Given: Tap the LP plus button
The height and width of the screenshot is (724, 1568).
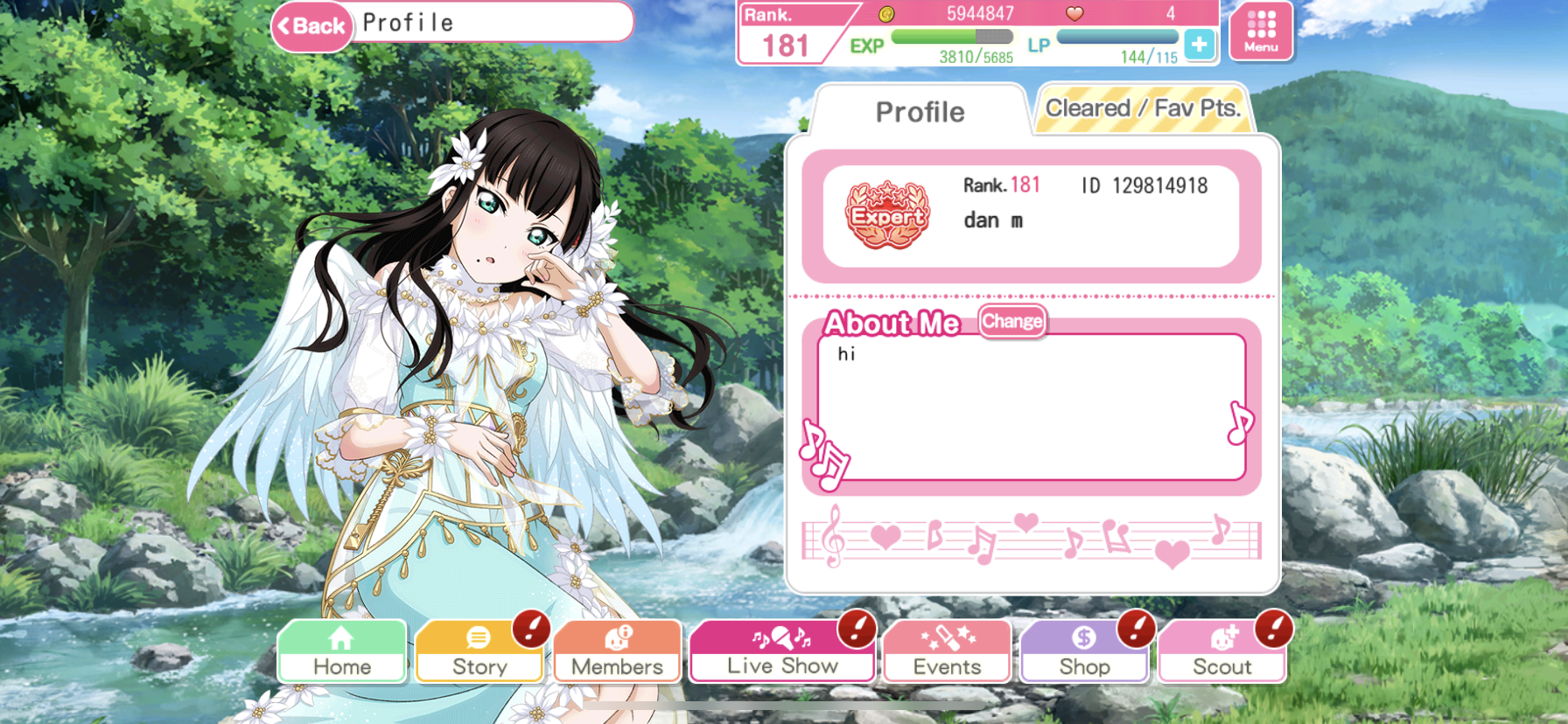Looking at the screenshot, I should pyautogui.click(x=1199, y=44).
